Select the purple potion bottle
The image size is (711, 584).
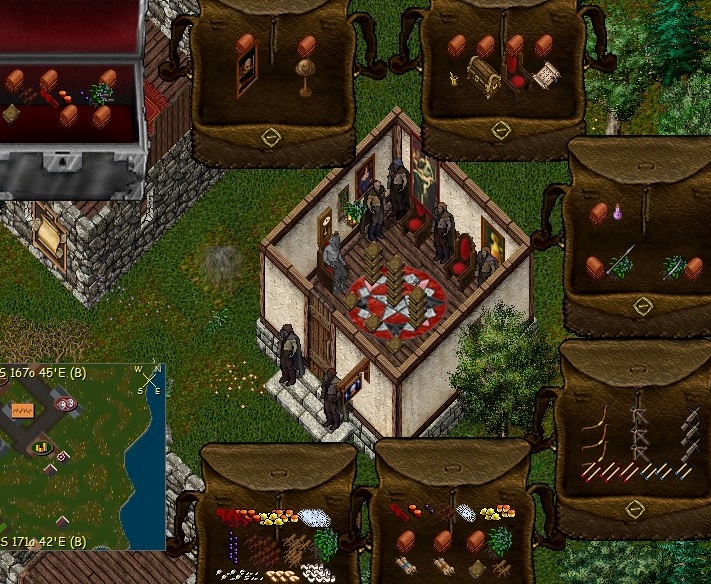point(619,213)
